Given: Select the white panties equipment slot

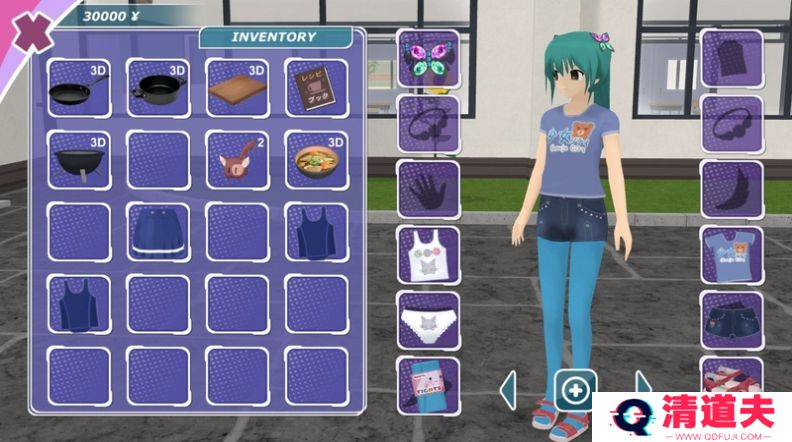Looking at the screenshot, I should (x=428, y=320).
